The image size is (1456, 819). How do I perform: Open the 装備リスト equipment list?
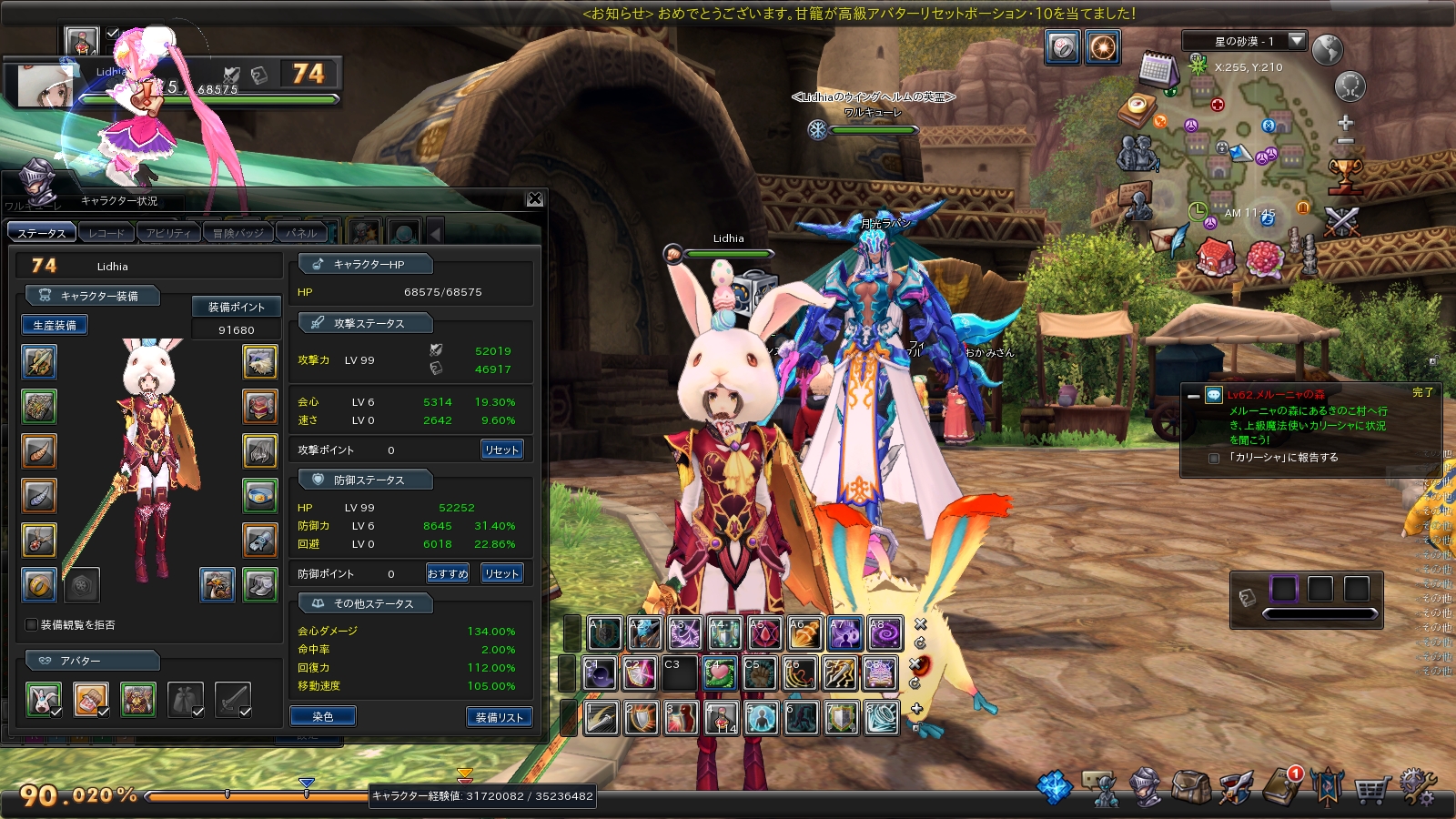click(499, 716)
